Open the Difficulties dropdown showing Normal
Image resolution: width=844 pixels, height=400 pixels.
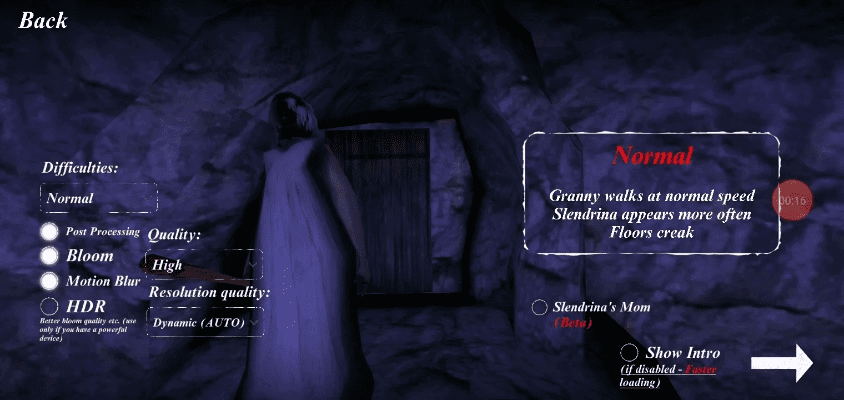[98, 198]
